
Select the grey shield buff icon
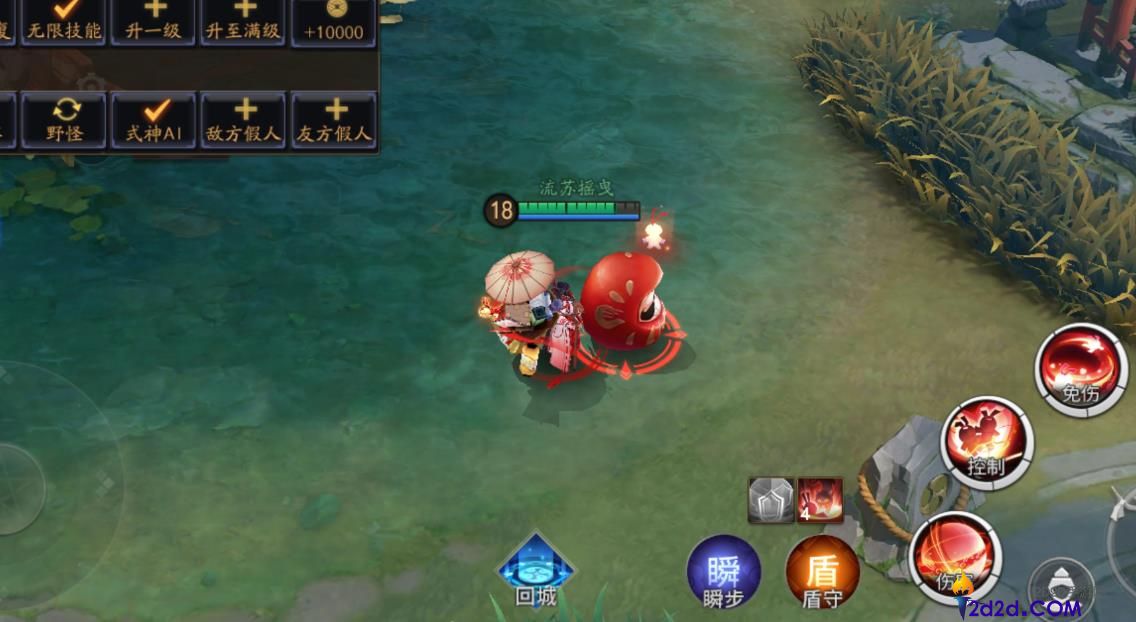tap(771, 500)
